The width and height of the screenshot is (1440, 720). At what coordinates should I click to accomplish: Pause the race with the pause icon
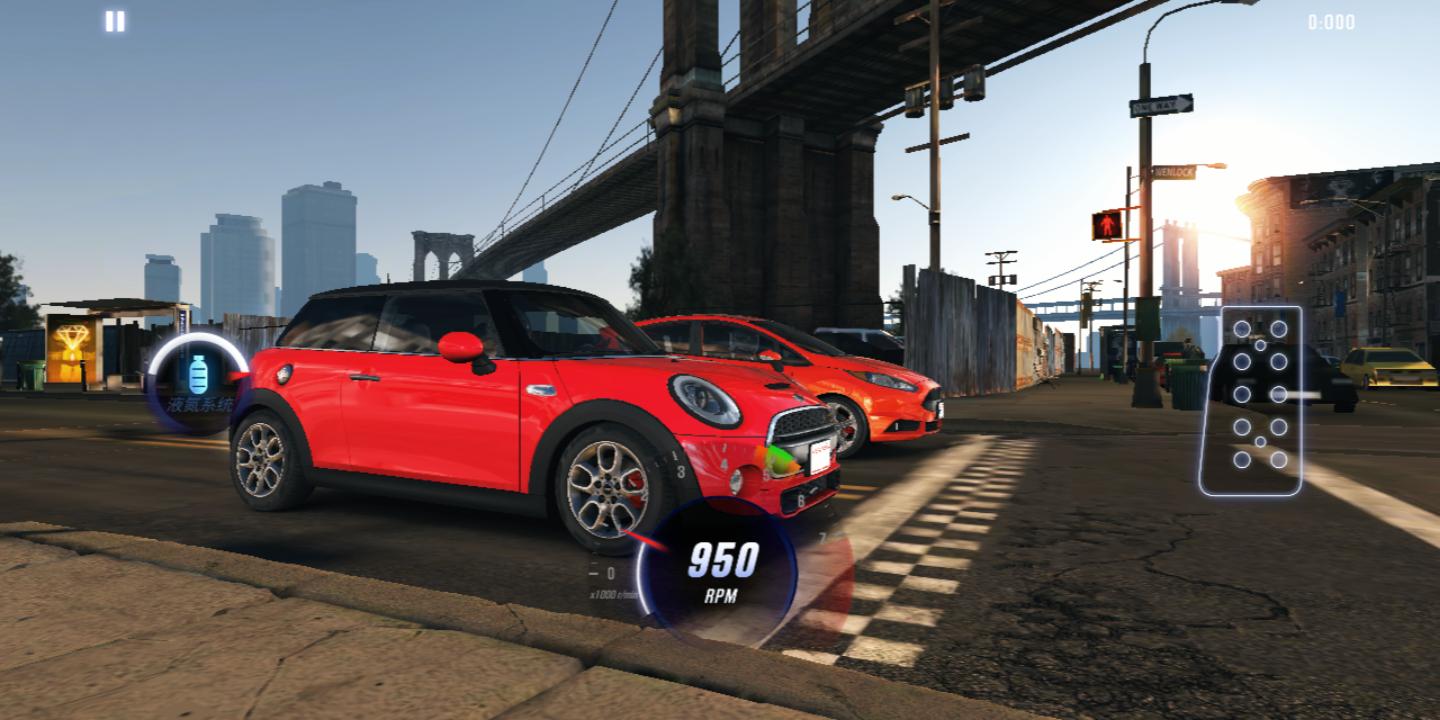click(x=116, y=21)
